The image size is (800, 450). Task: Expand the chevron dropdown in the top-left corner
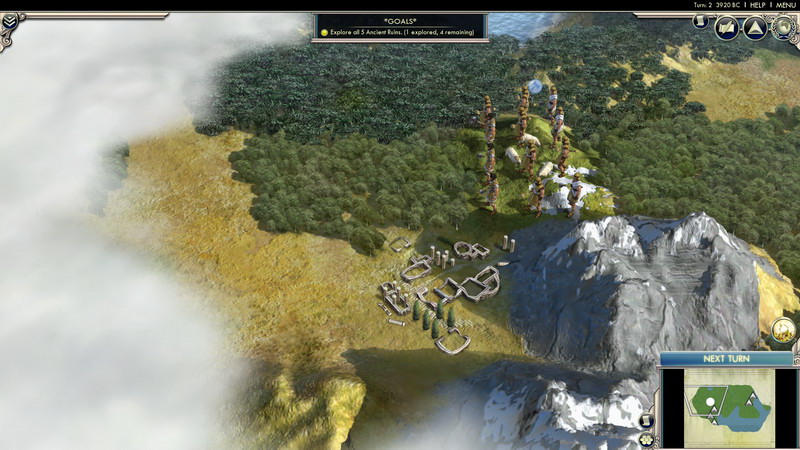(x=11, y=19)
